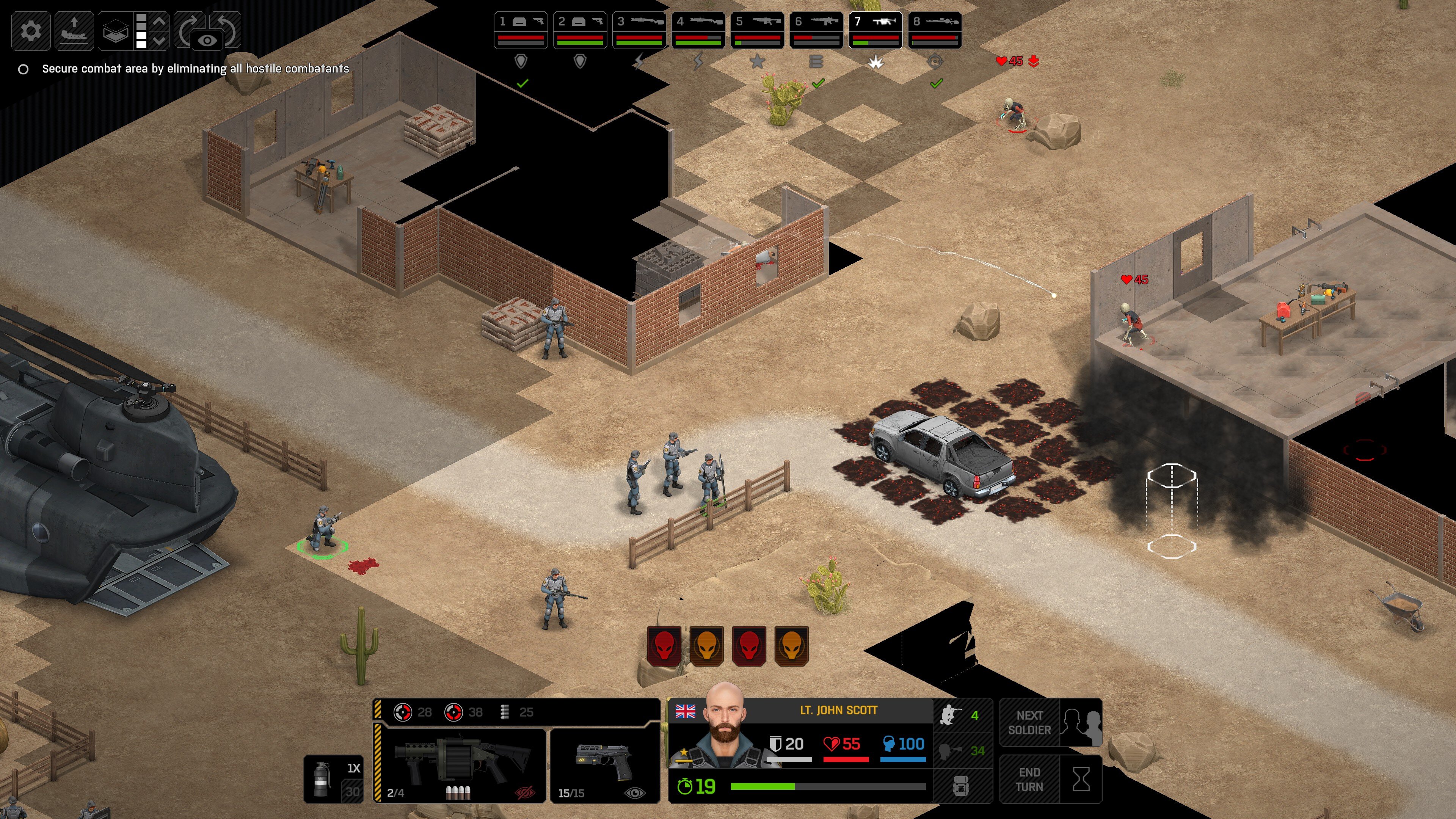Select the highlighted soldier 7 slot
Image resolution: width=1456 pixels, height=819 pixels.
875,30
